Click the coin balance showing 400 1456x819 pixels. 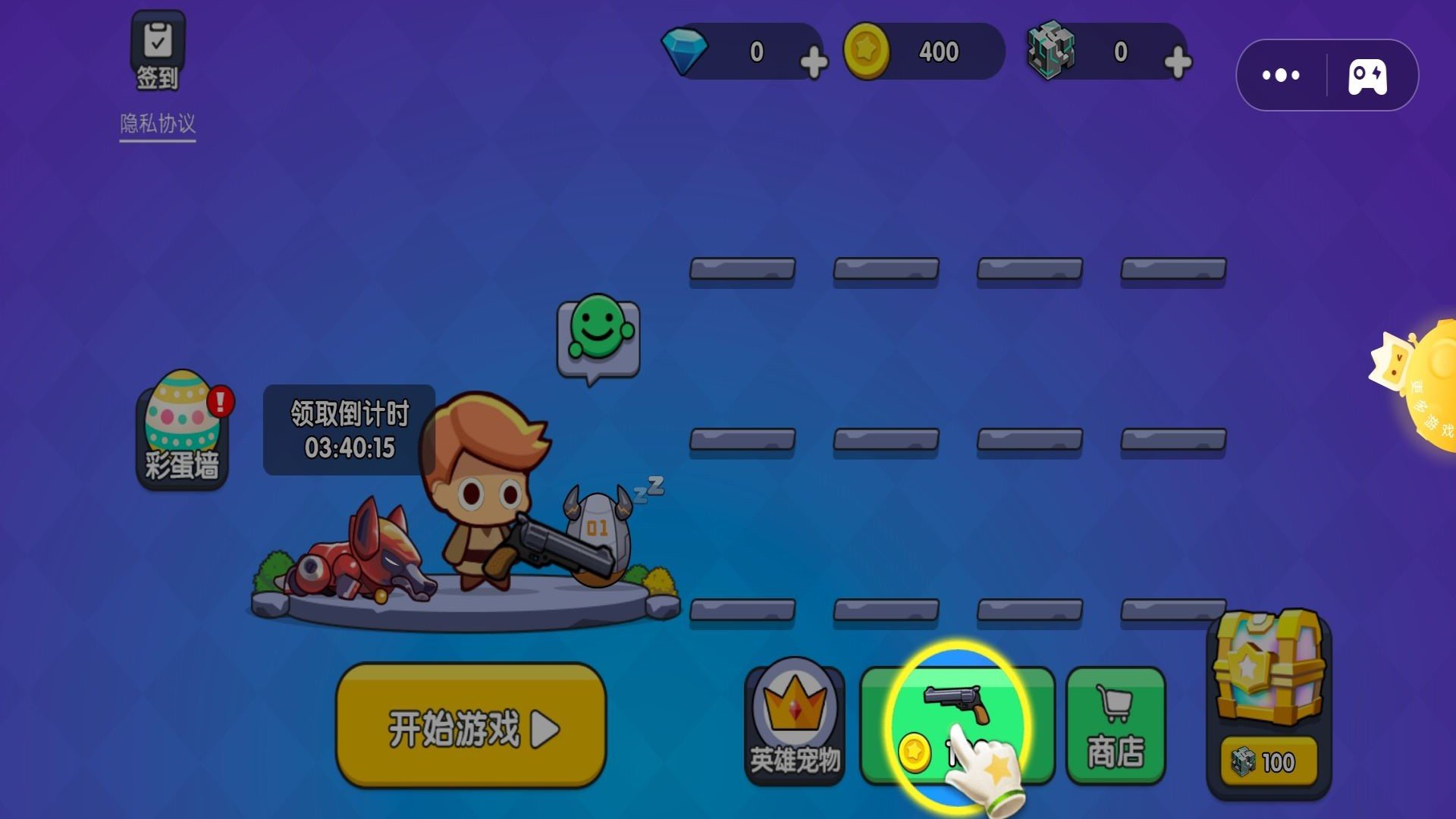click(x=938, y=51)
